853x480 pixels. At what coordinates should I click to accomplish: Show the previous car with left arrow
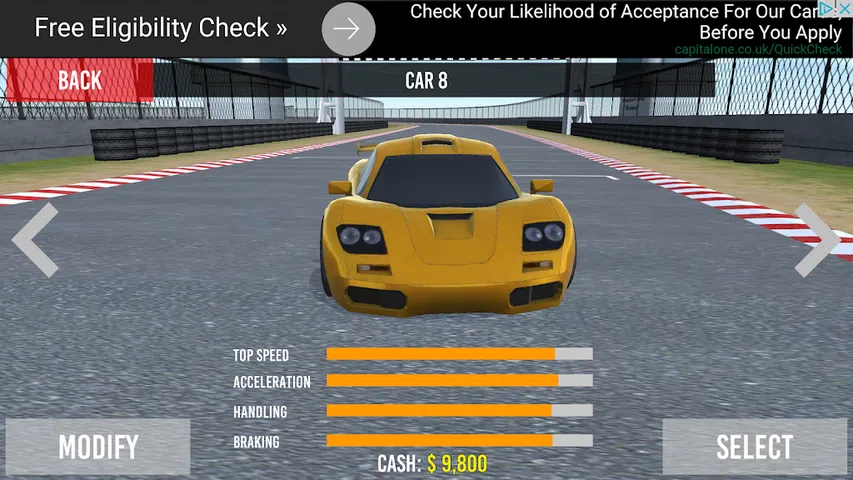click(x=35, y=240)
